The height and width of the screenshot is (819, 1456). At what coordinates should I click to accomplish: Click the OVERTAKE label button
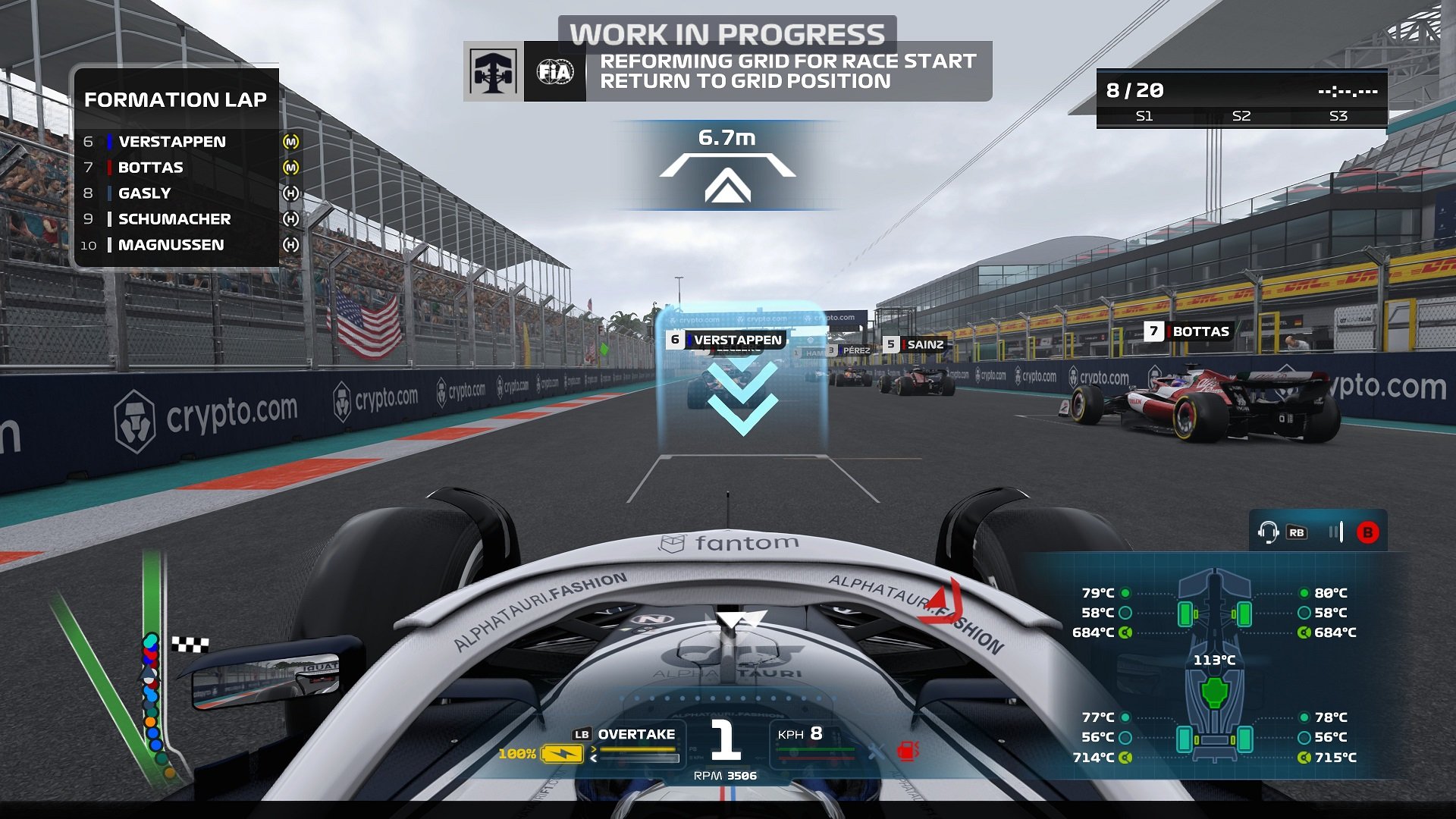click(x=635, y=734)
